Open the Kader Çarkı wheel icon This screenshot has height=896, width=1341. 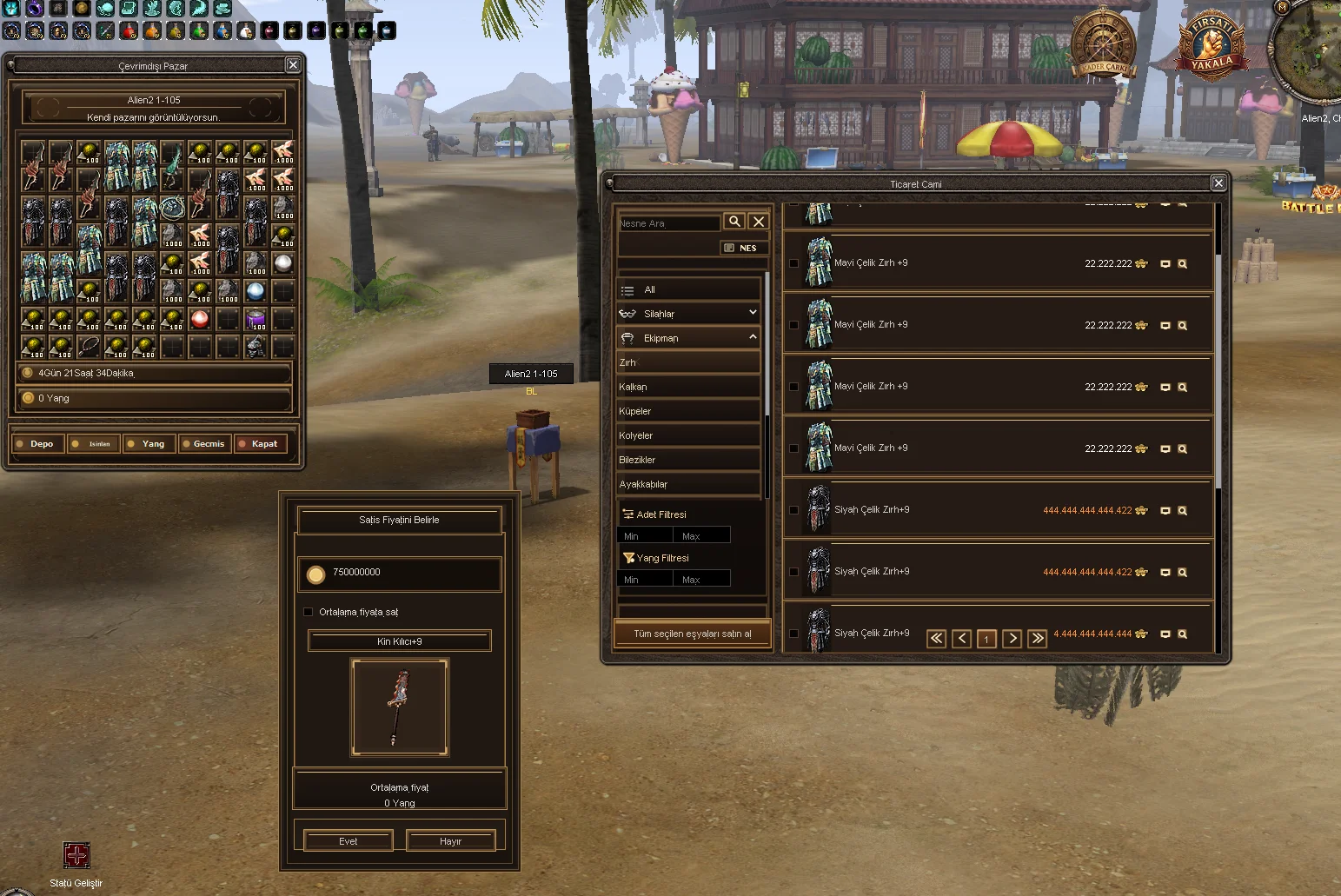click(x=1103, y=43)
